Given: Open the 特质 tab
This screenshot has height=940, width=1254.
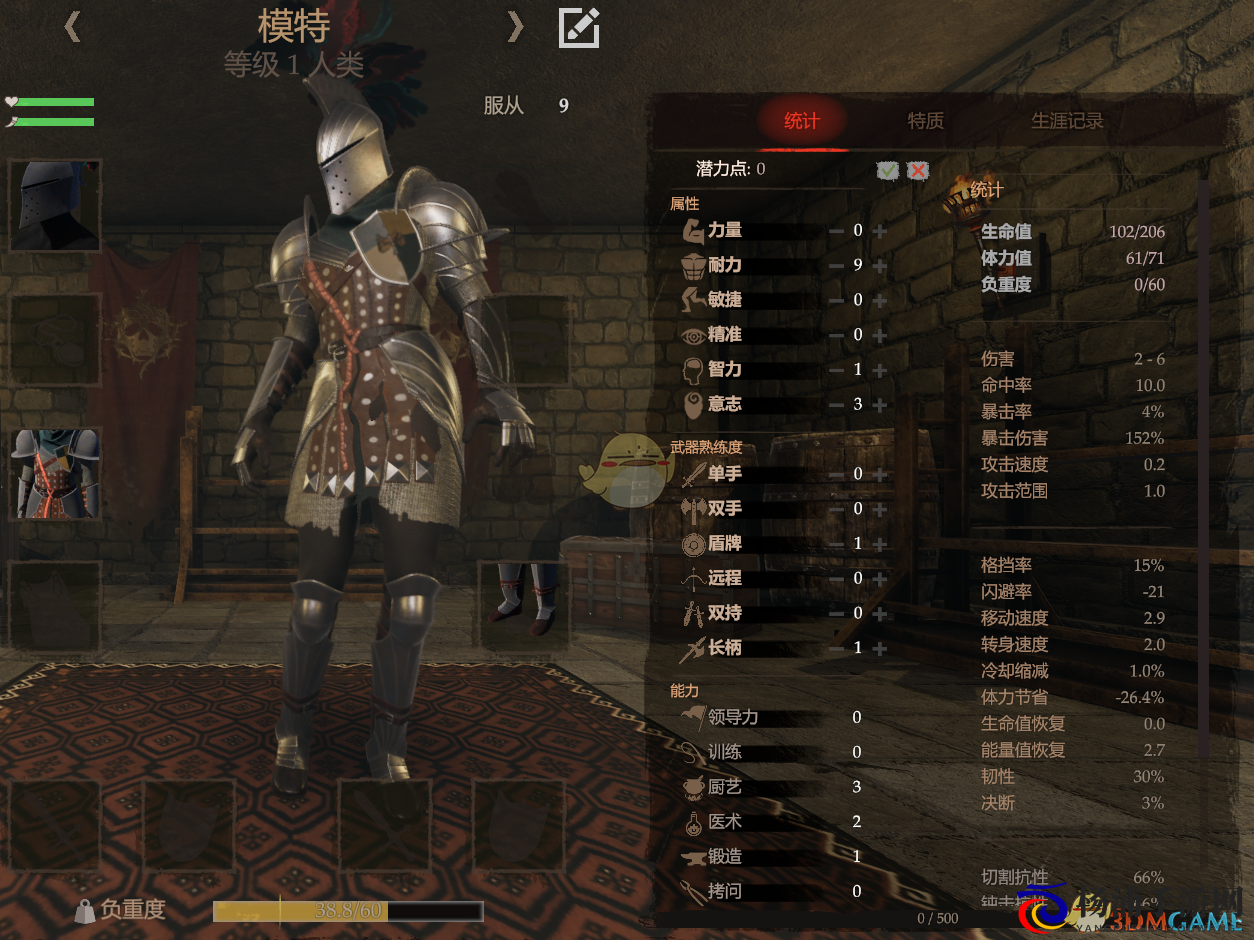Looking at the screenshot, I should pos(925,121).
